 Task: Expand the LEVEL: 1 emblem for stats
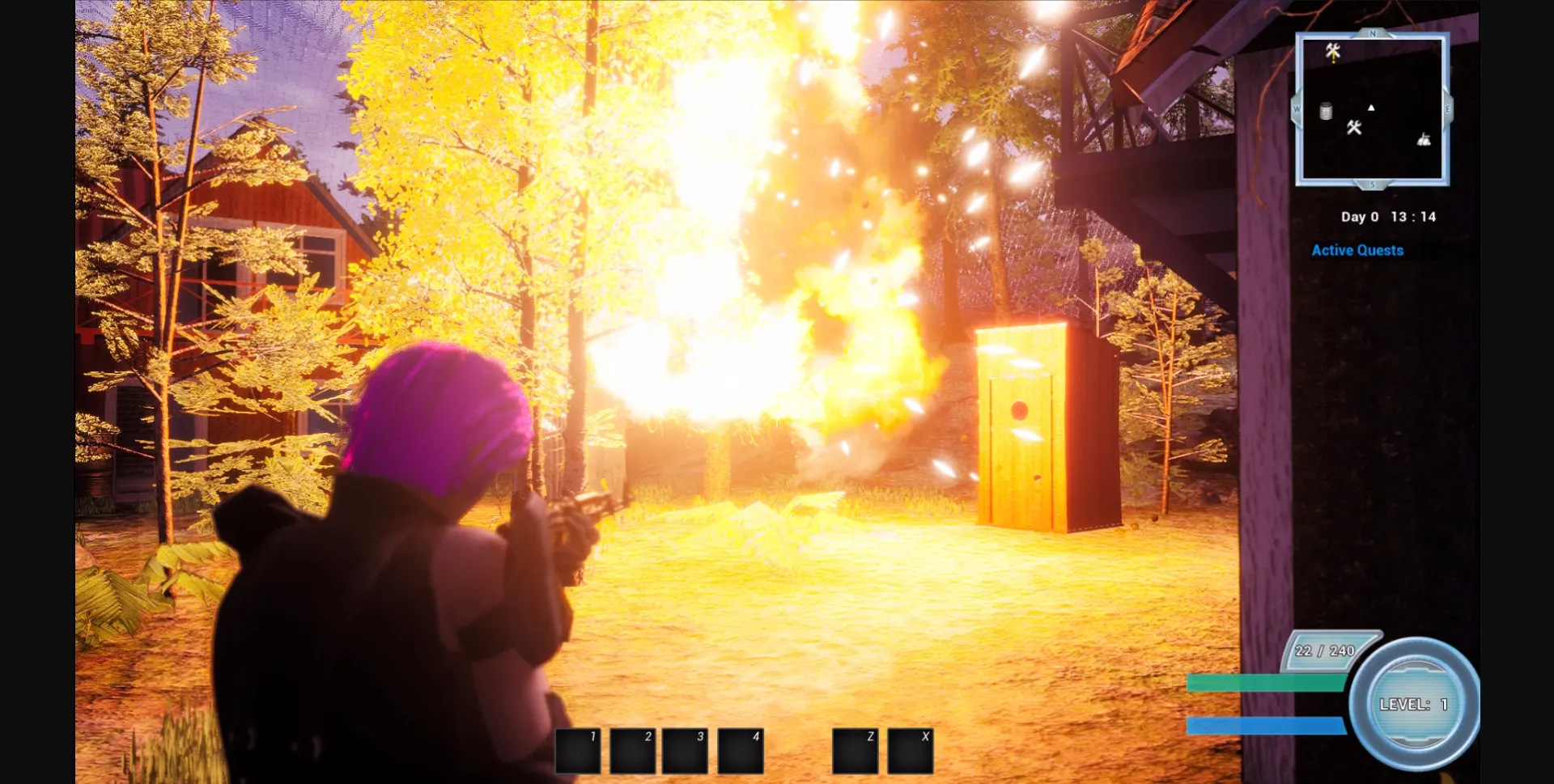coord(1413,705)
